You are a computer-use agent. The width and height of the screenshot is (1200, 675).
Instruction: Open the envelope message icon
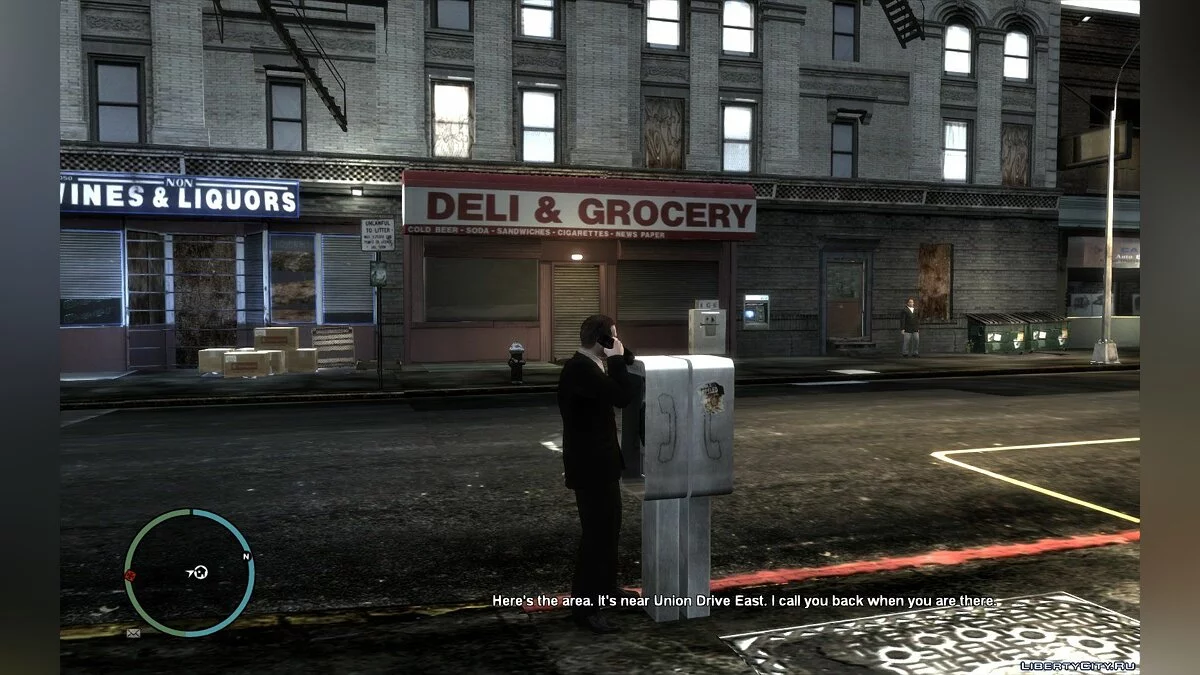point(133,632)
